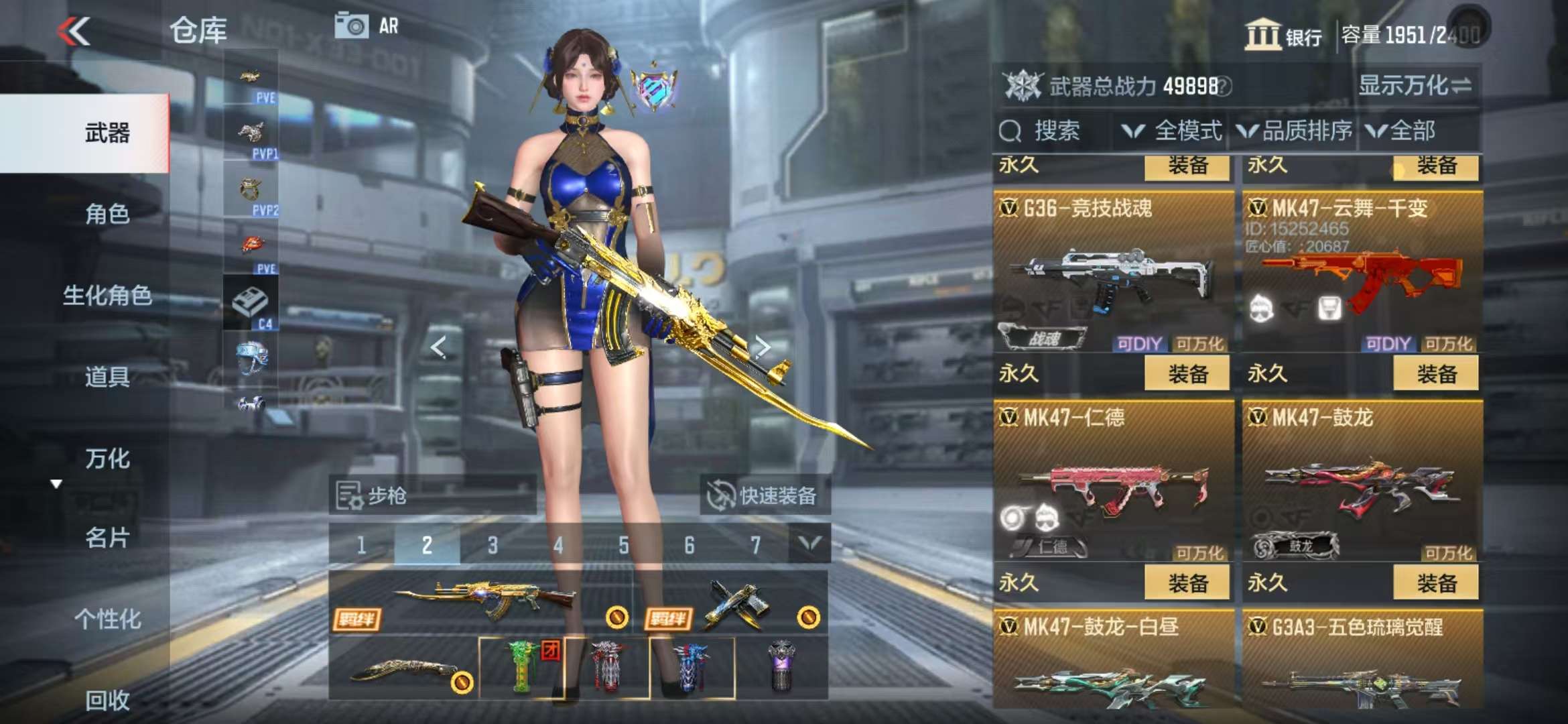Image resolution: width=1568 pixels, height=724 pixels.
Task: Choose the MK47-鼓龙 weapon card
Action: [x=1362, y=483]
